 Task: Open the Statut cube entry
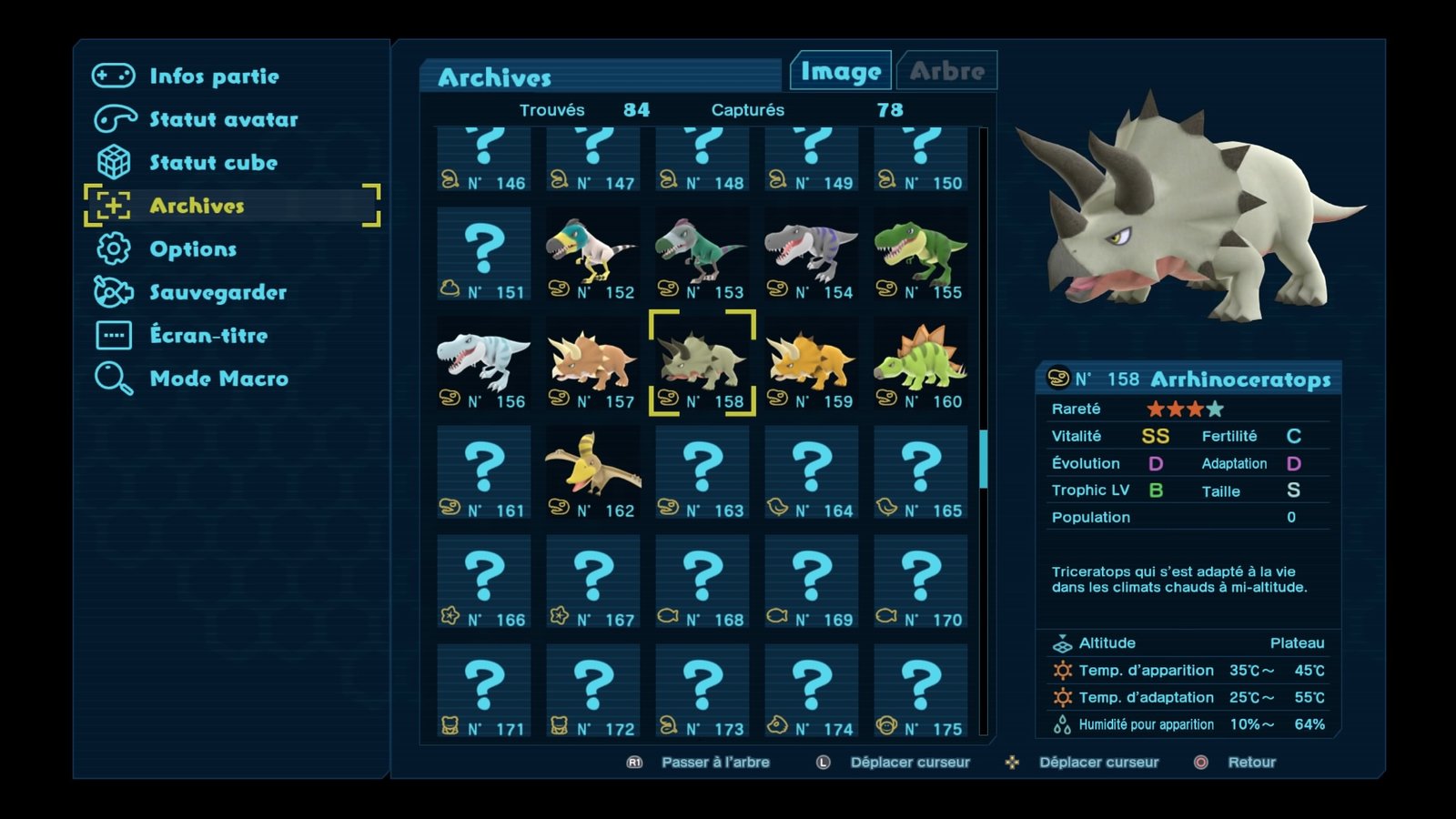pos(213,163)
